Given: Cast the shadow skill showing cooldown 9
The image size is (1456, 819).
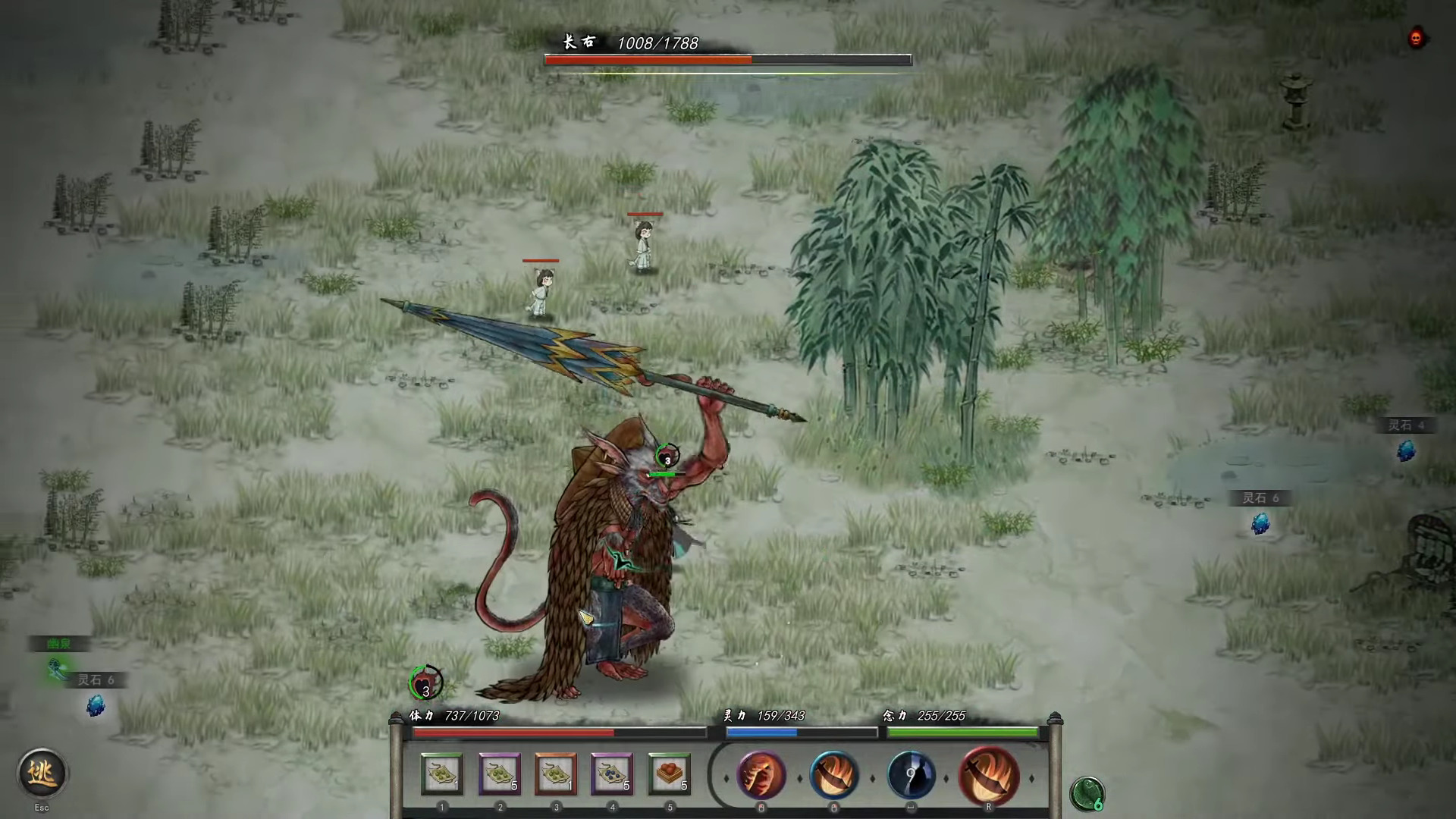Looking at the screenshot, I should pos(912,776).
